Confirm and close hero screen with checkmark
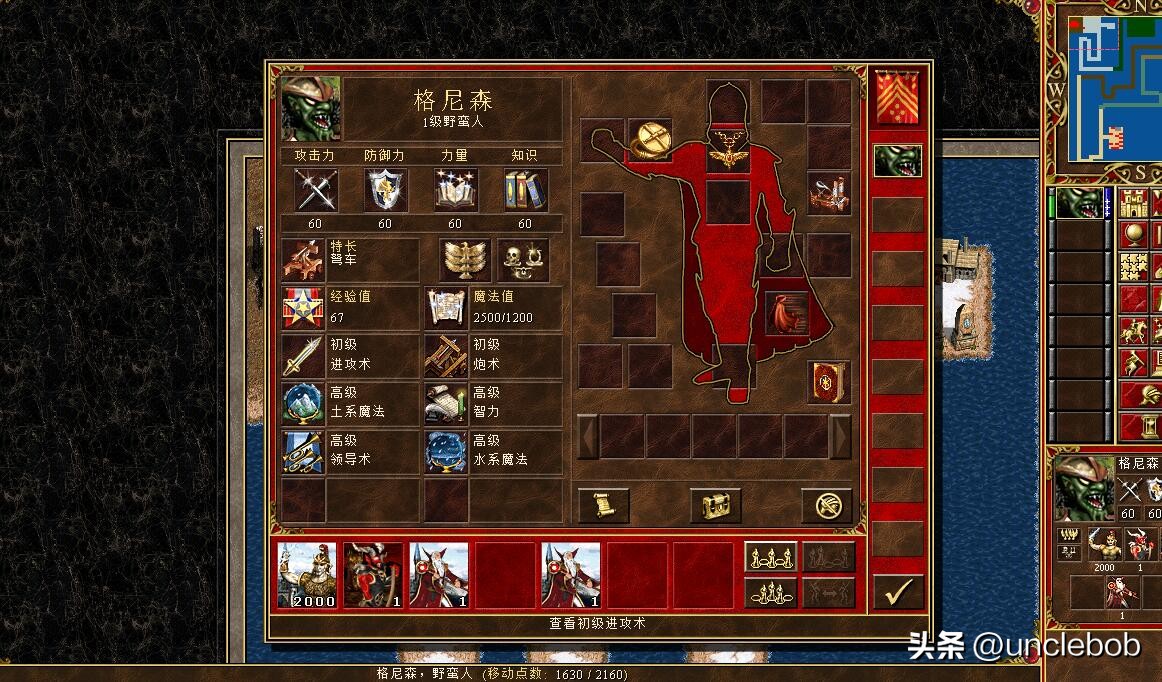 pos(898,592)
